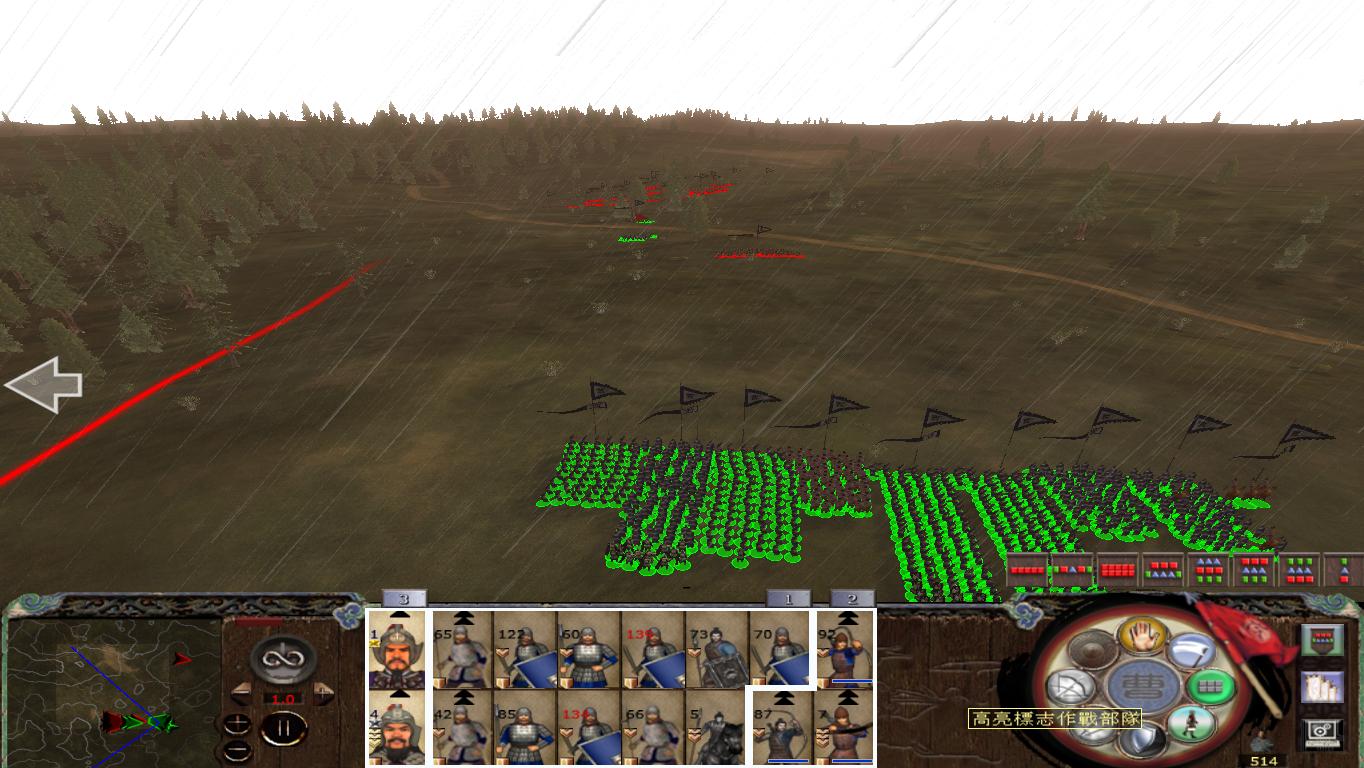
Task: Click the large white arrow on left edge
Action: (x=44, y=384)
